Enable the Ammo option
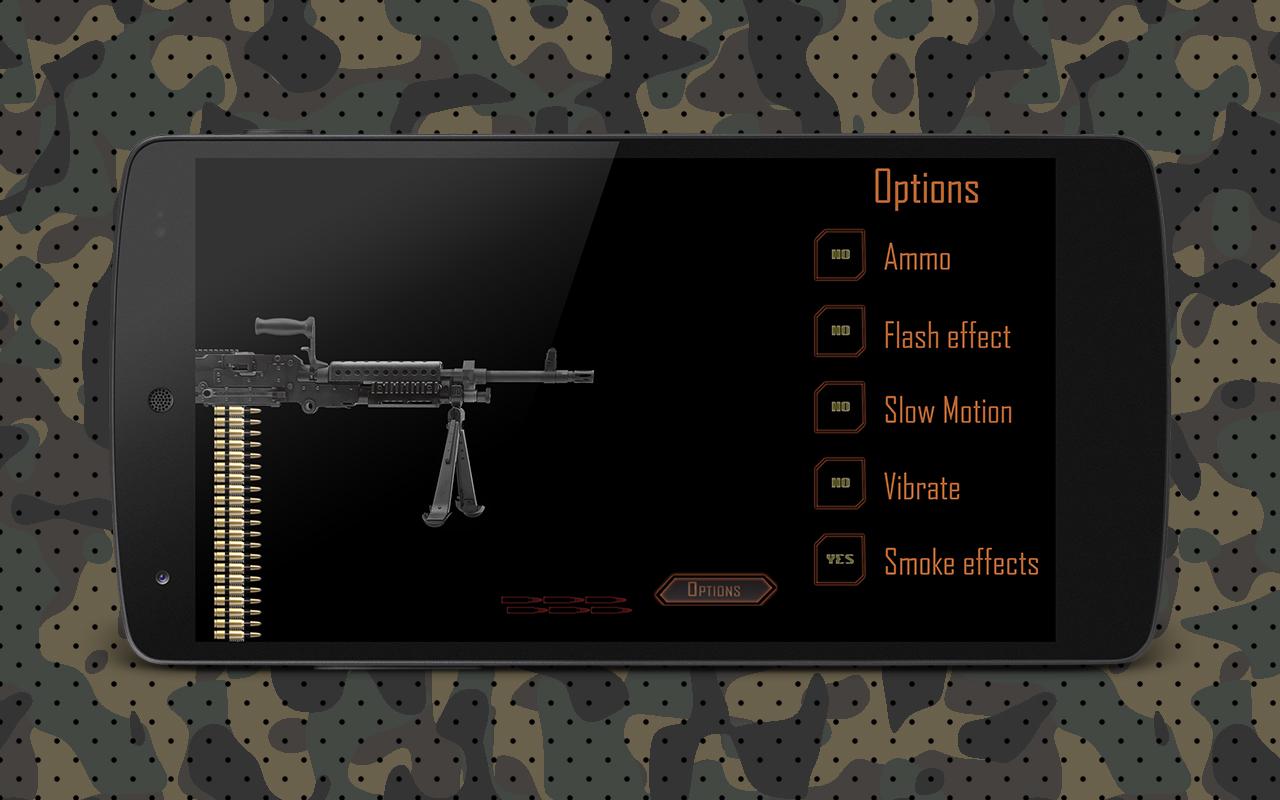The image size is (1280, 800). [840, 255]
